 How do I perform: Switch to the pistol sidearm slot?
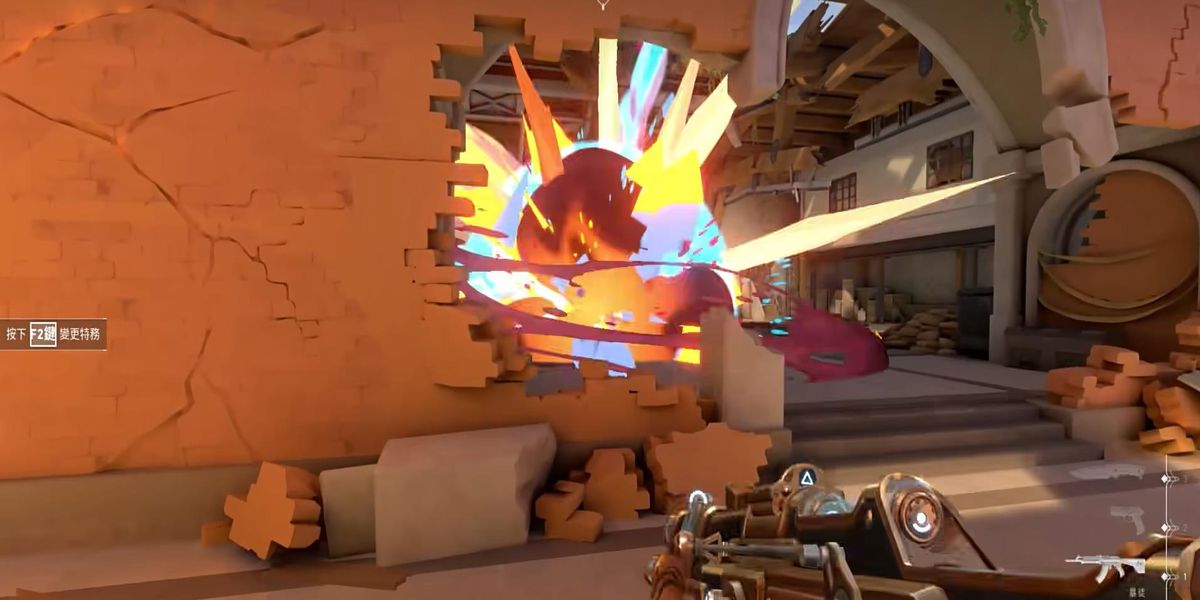coord(1128,519)
